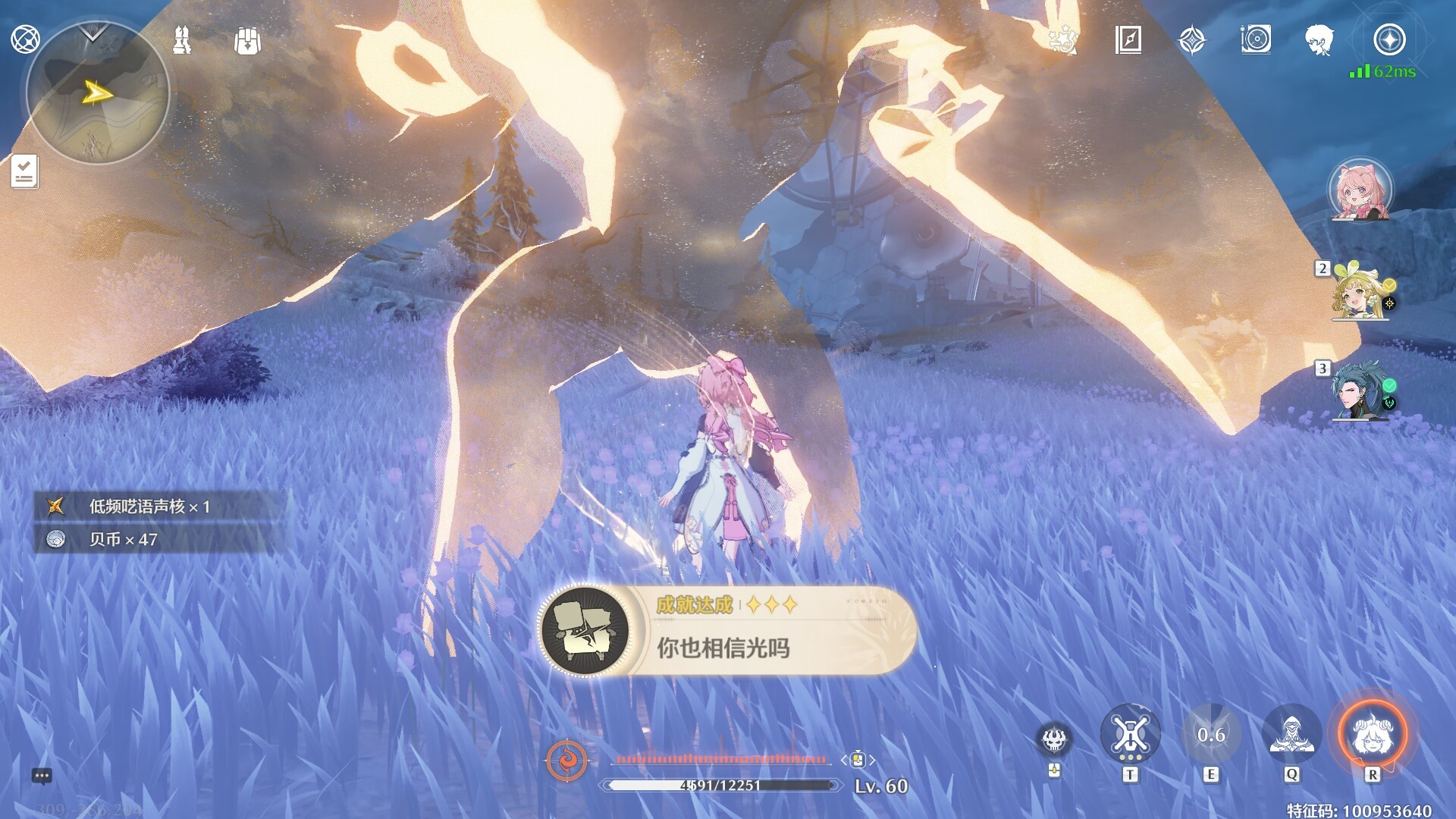This screenshot has width=1456, height=819.
Task: Open the chat bubble icon
Action: pyautogui.click(x=42, y=776)
